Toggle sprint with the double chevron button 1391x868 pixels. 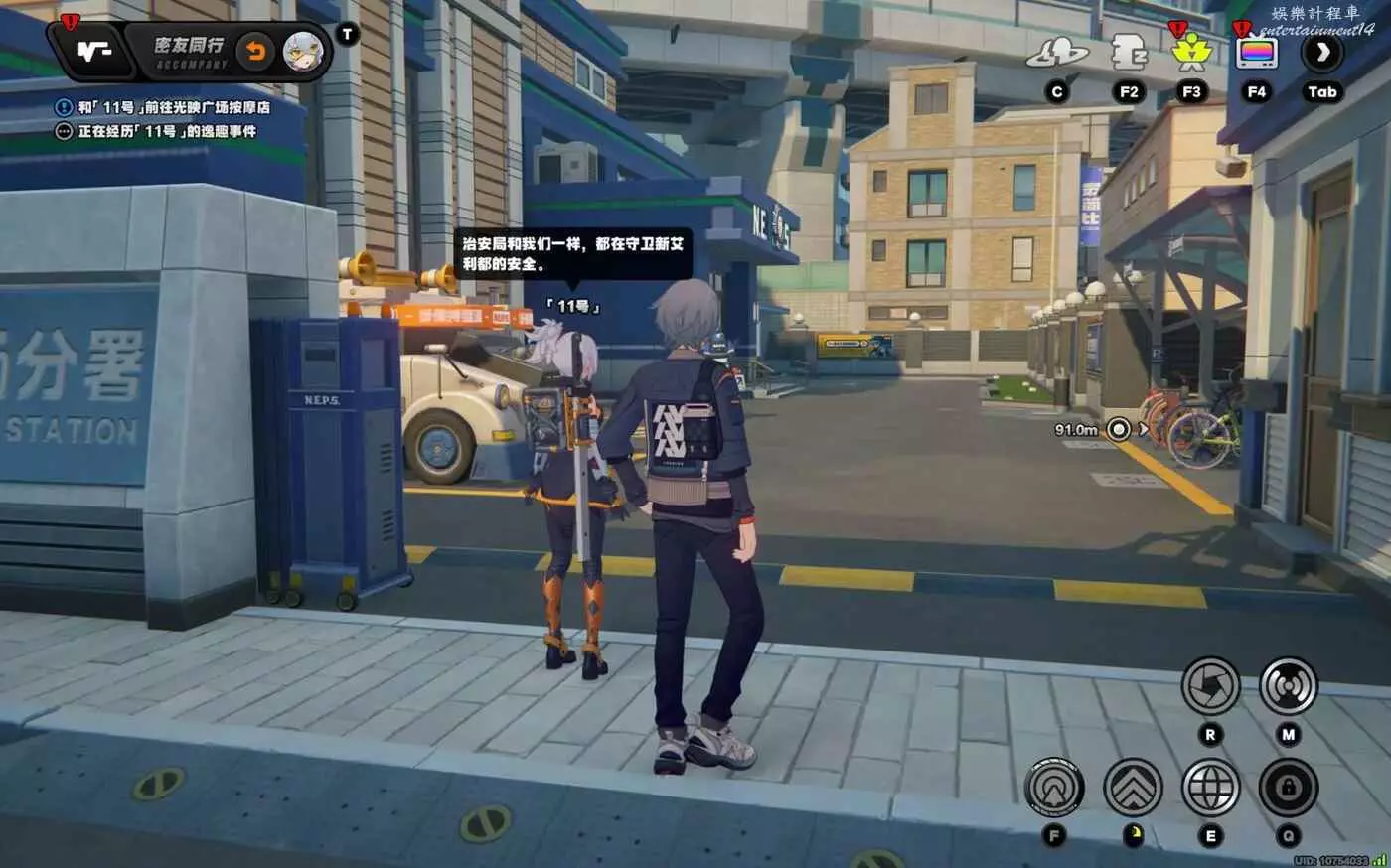[x=1133, y=789]
